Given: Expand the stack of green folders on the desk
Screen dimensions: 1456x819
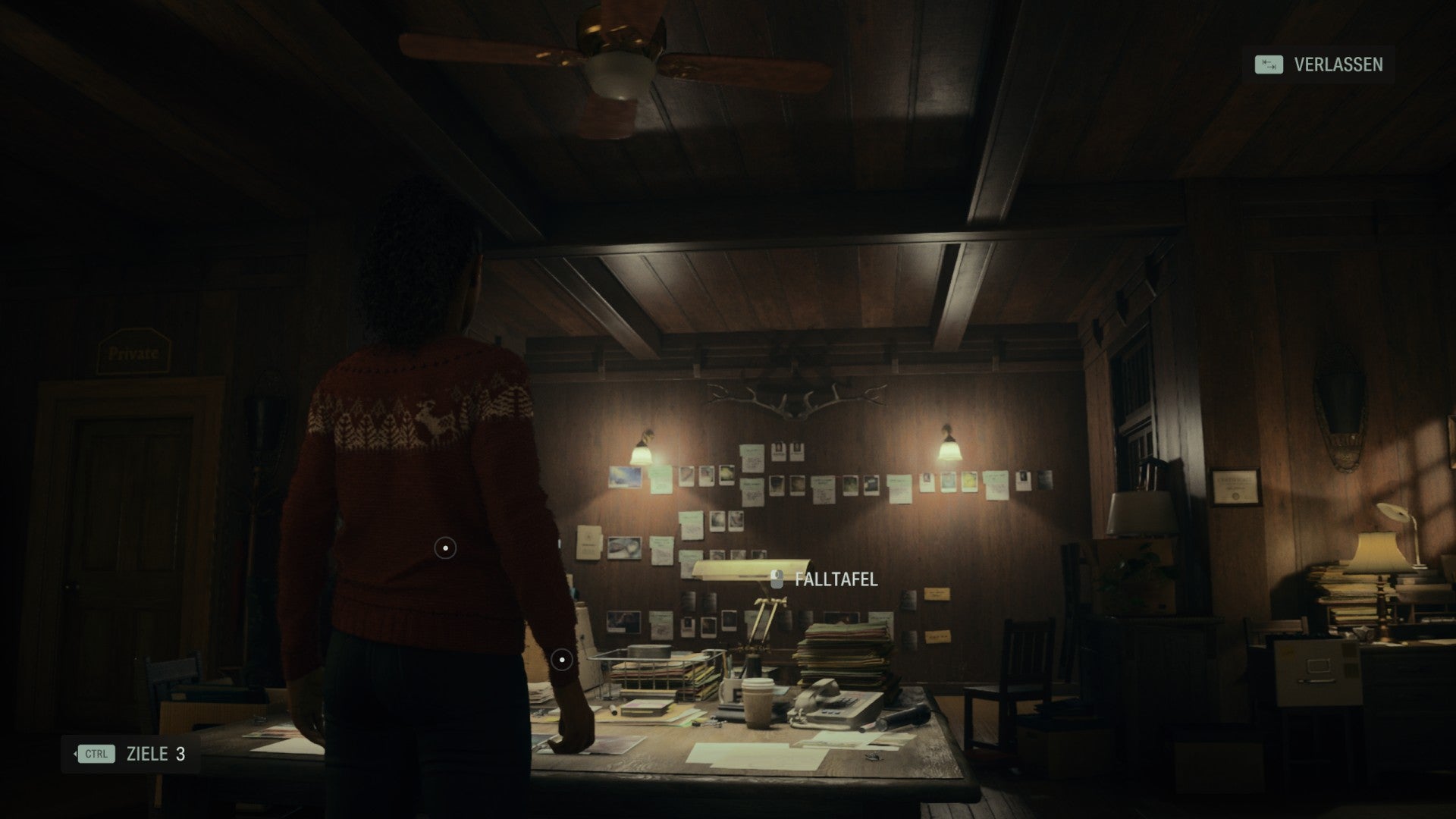Looking at the screenshot, I should [x=842, y=652].
